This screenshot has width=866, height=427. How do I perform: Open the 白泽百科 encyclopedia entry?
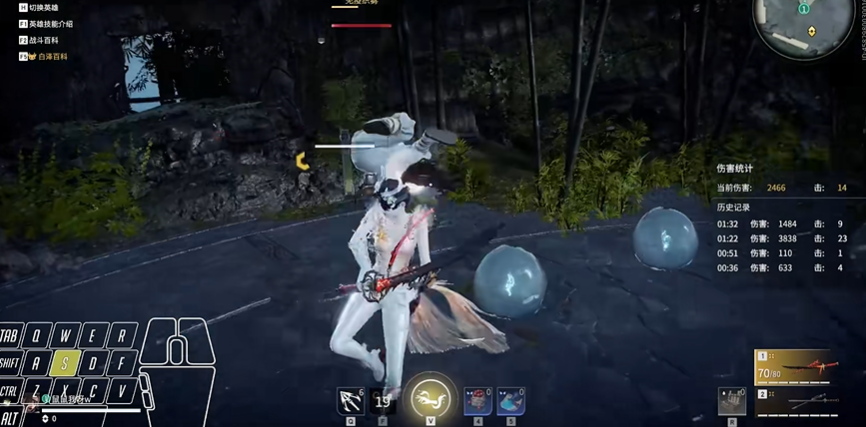46,57
